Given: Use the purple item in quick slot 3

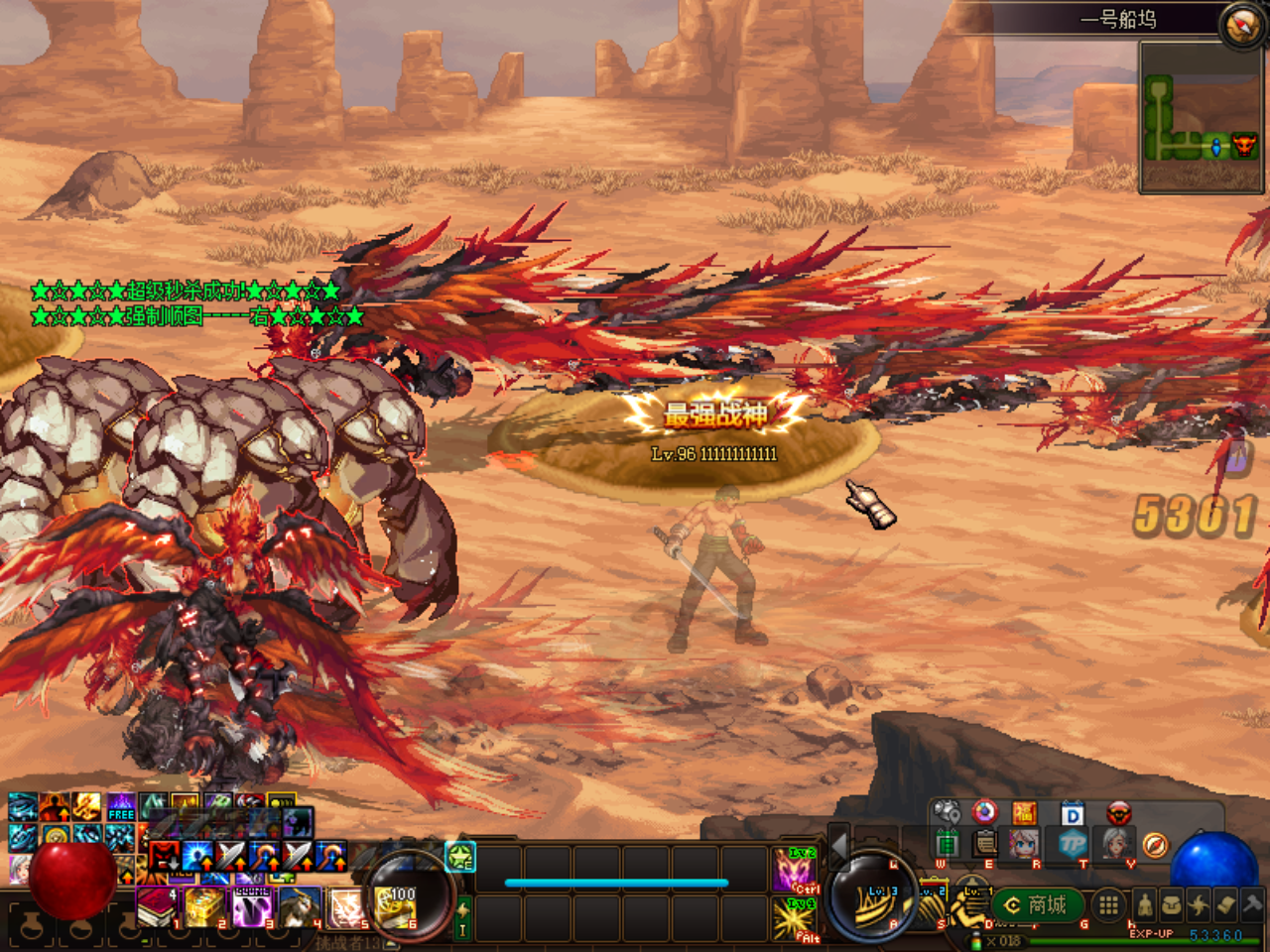Looking at the screenshot, I should click(252, 907).
